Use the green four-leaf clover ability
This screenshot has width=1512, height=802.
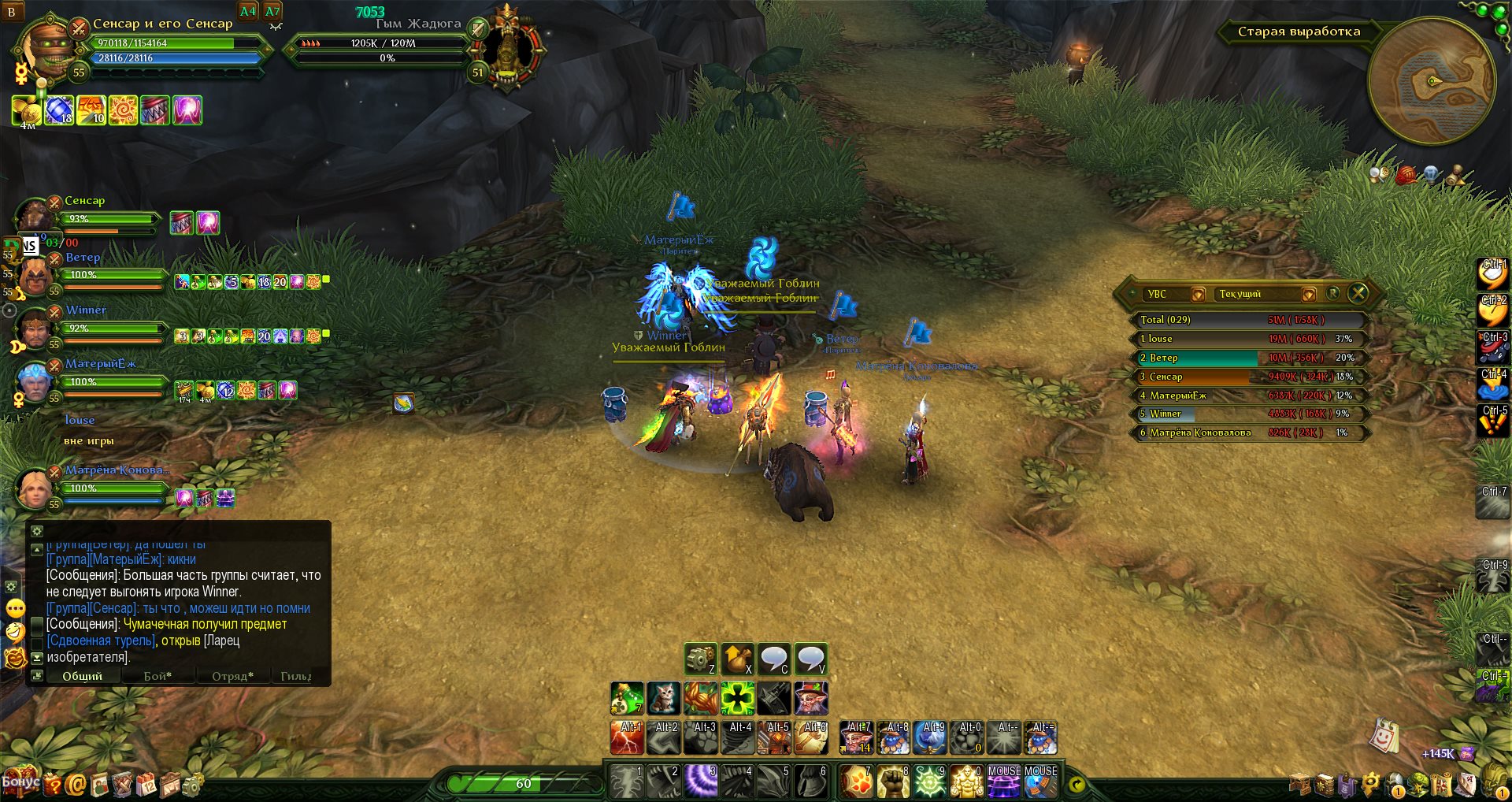[738, 698]
